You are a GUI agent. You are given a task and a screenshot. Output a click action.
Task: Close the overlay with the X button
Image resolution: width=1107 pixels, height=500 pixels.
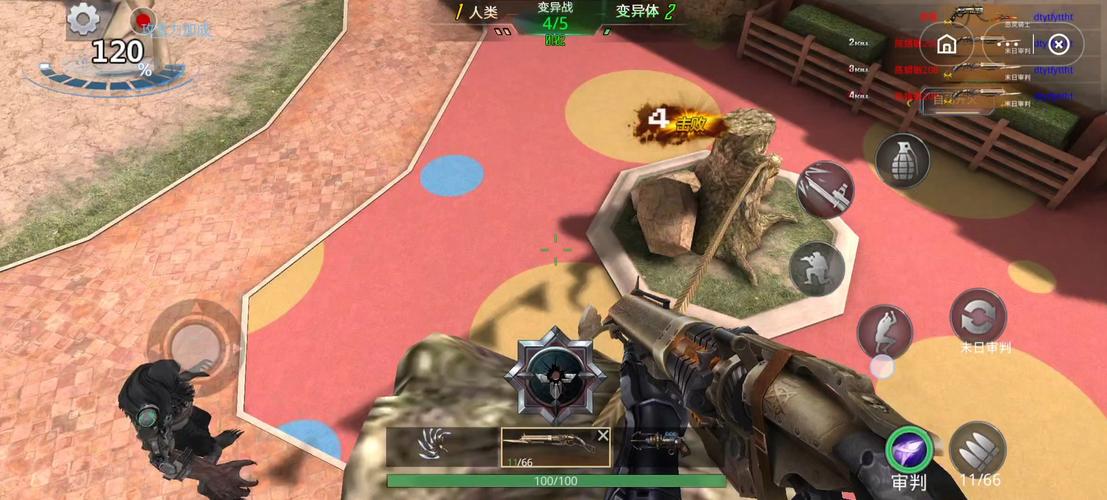tap(1061, 44)
